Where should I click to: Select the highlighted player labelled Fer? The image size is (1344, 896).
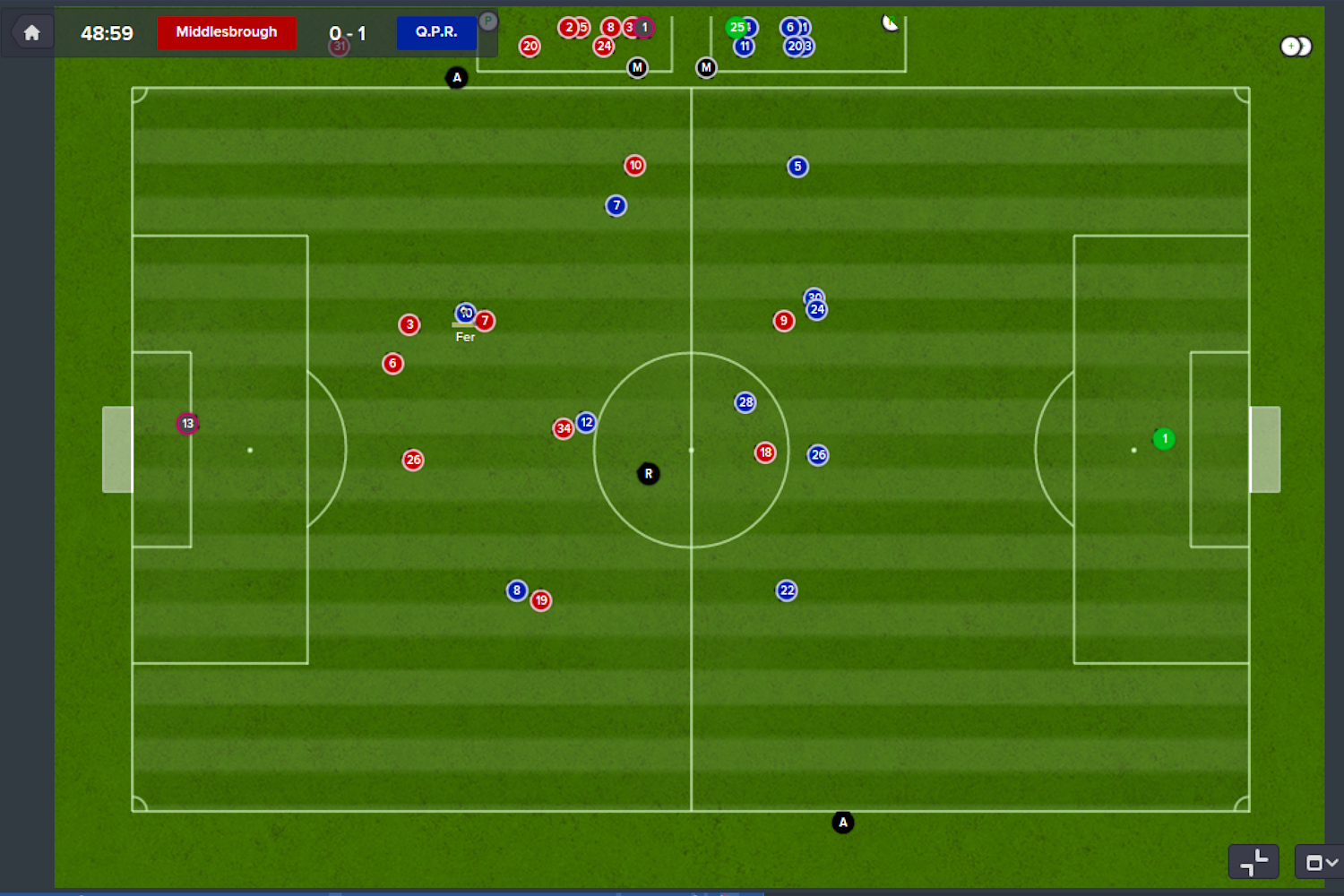pyautogui.click(x=465, y=313)
